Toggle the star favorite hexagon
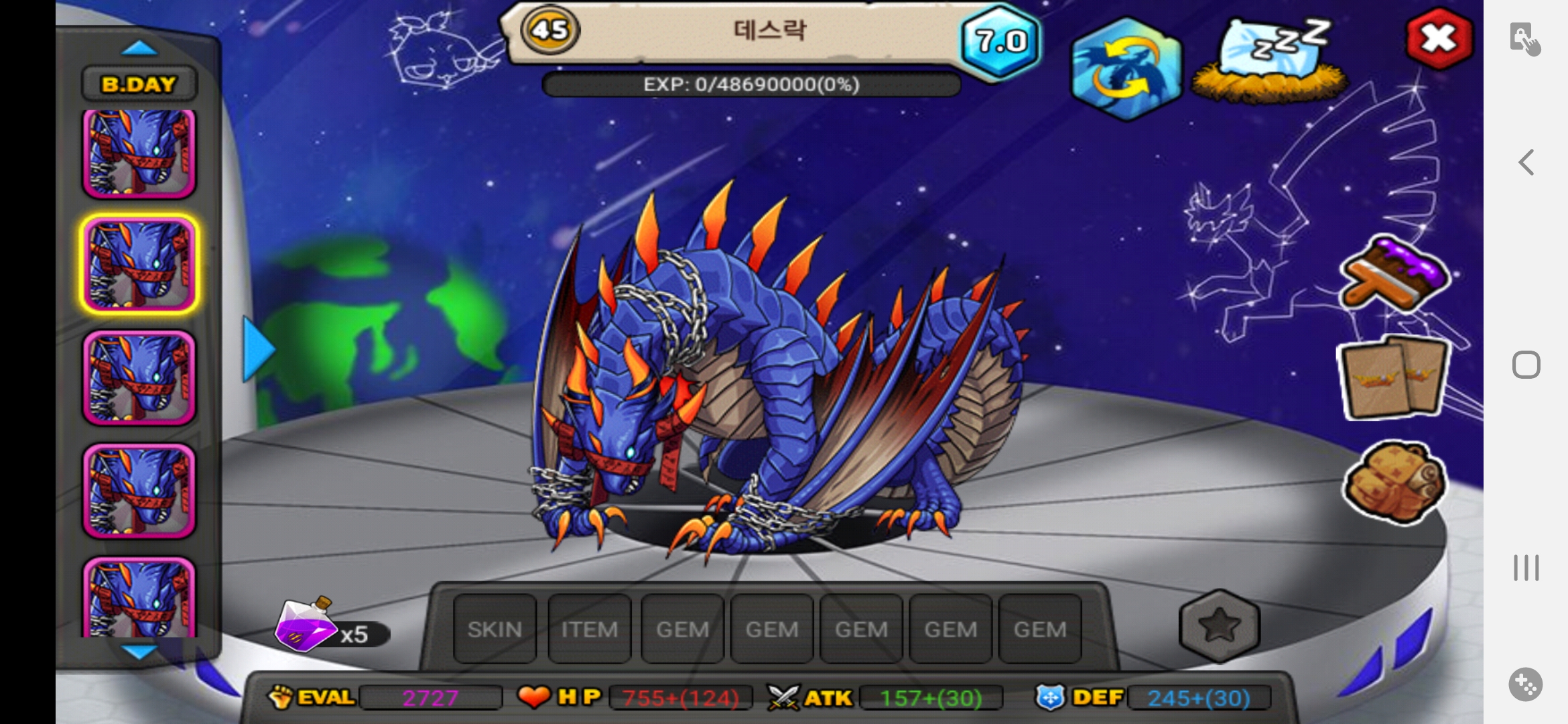Screen dimensions: 1568x724 1219,625
